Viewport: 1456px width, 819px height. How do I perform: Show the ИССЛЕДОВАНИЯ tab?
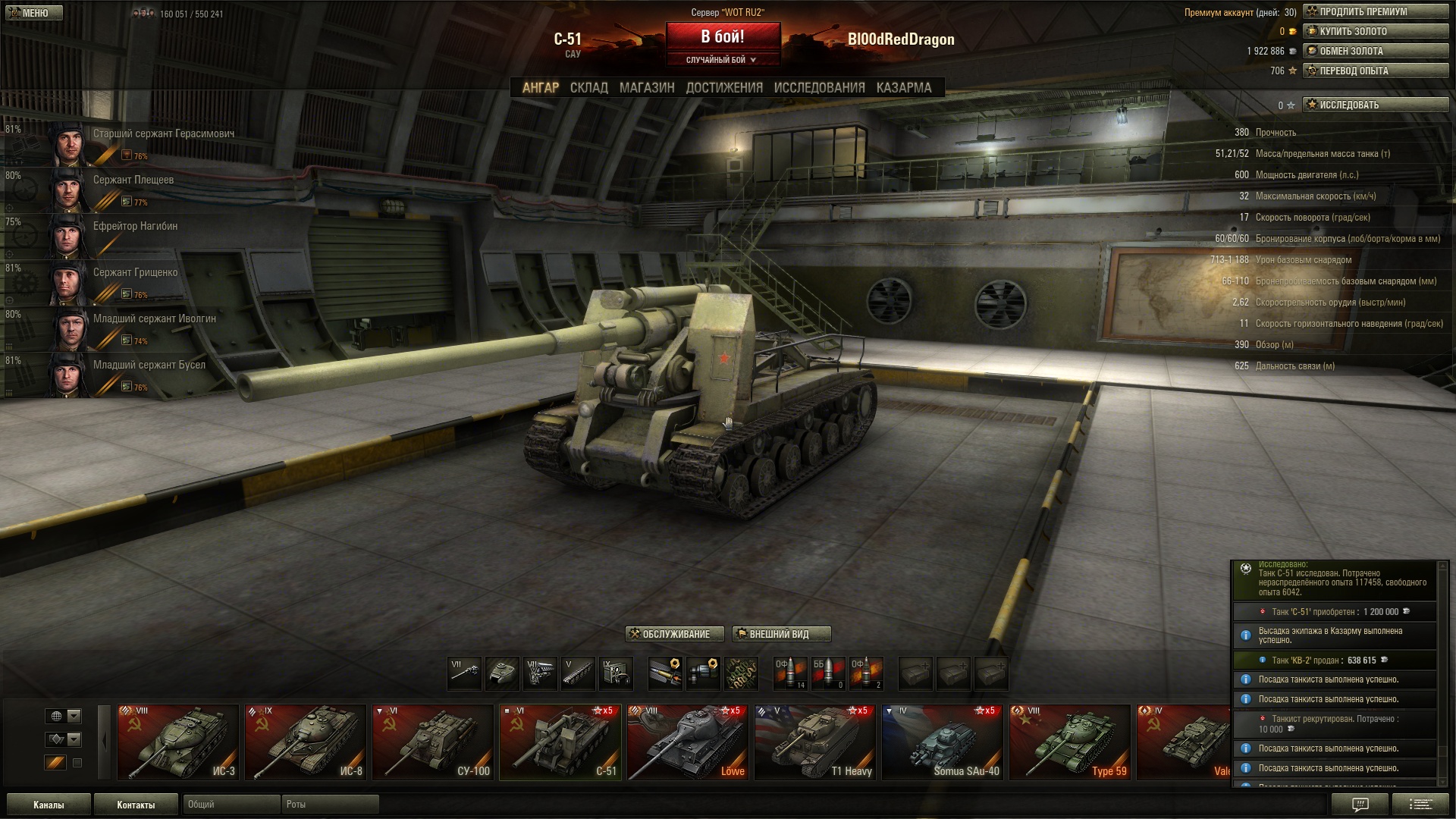pyautogui.click(x=819, y=88)
